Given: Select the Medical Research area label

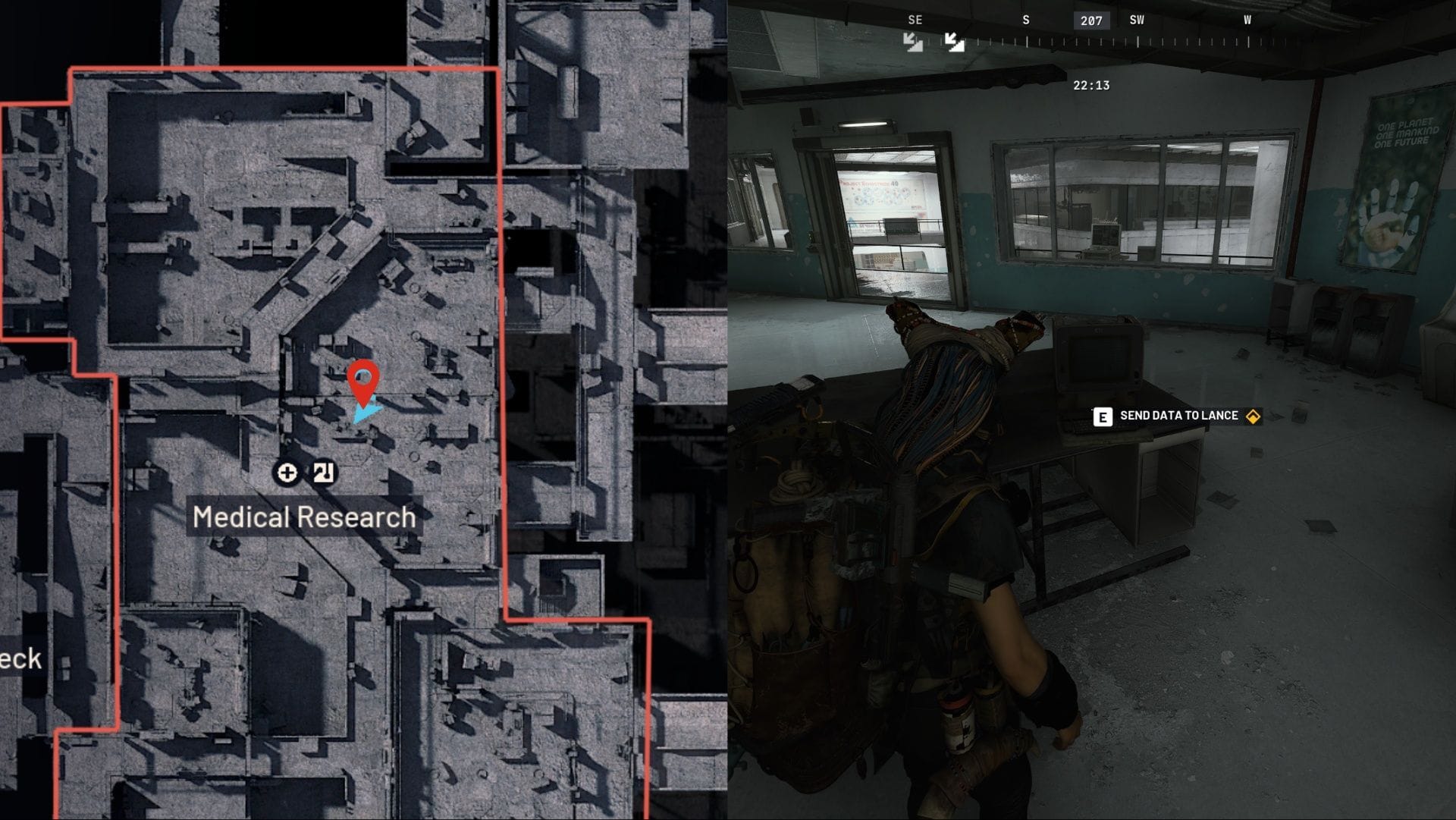Looking at the screenshot, I should 304,517.
